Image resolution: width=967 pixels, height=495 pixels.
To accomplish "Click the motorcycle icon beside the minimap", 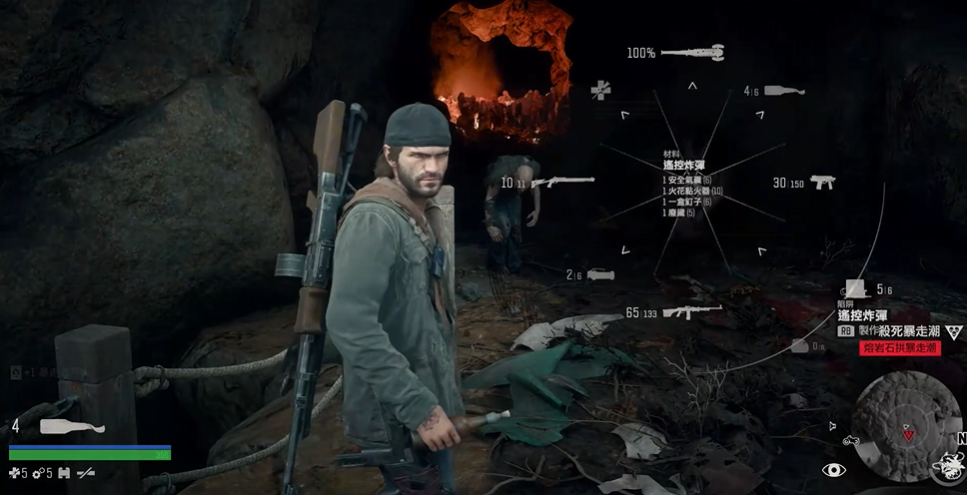I will pyautogui.click(x=853, y=440).
